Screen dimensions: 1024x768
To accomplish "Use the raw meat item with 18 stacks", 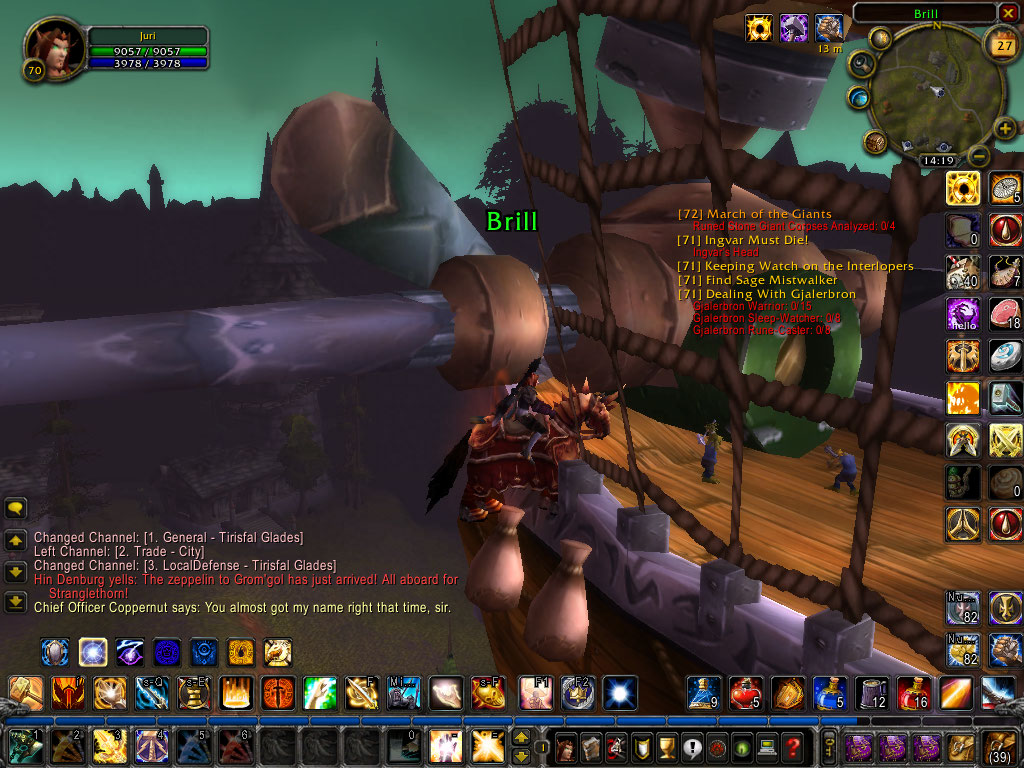I will [x=1005, y=314].
